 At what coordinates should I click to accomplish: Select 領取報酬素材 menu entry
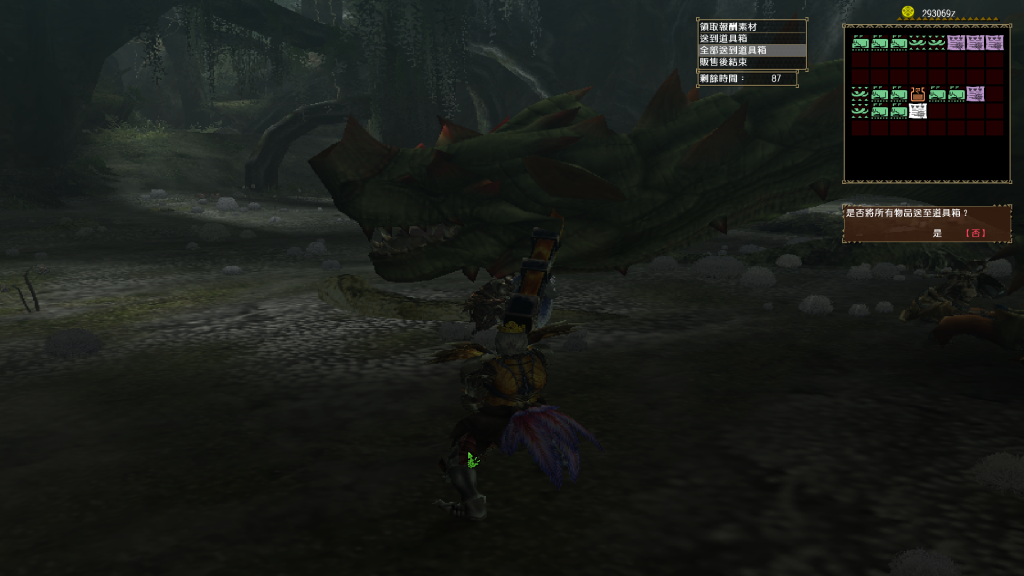[736, 26]
